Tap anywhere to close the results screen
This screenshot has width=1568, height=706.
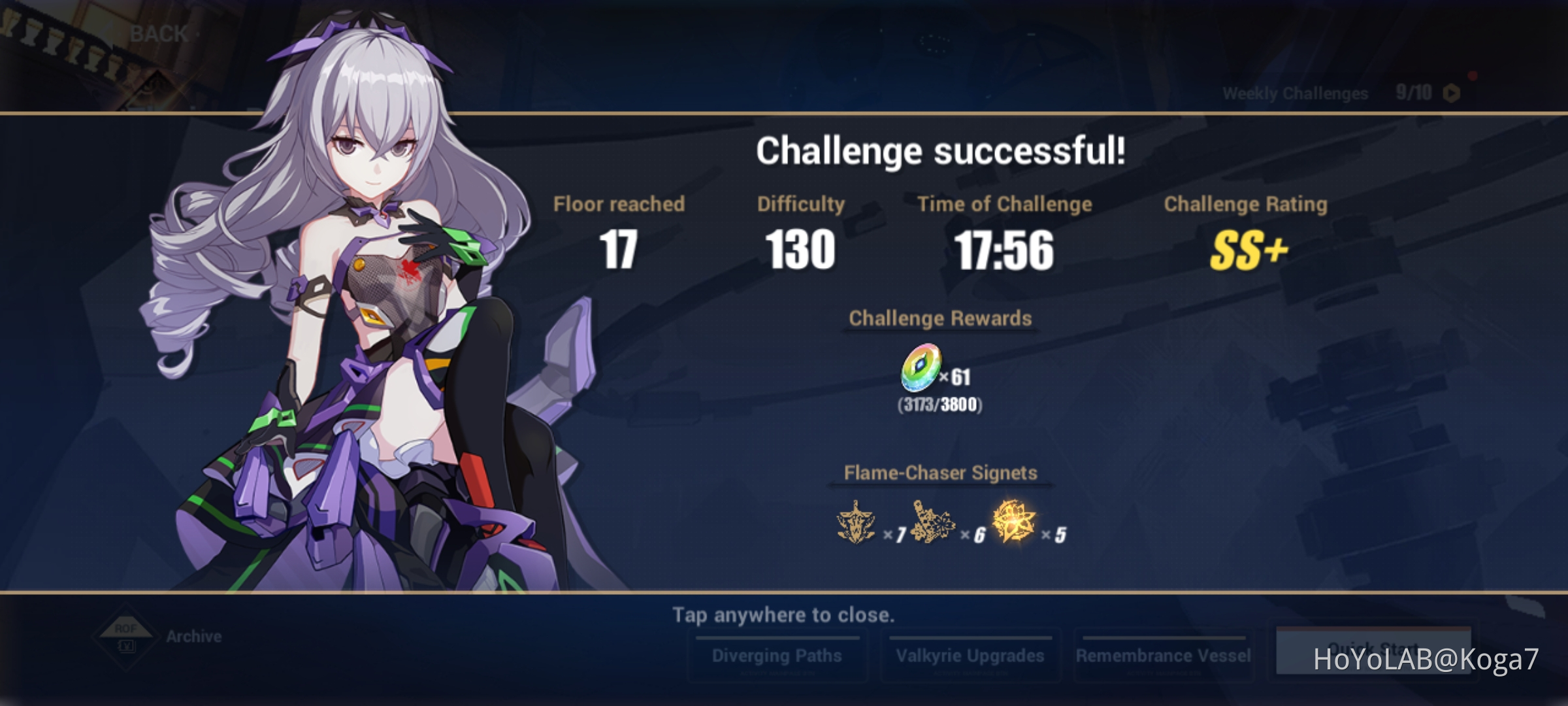click(x=784, y=614)
